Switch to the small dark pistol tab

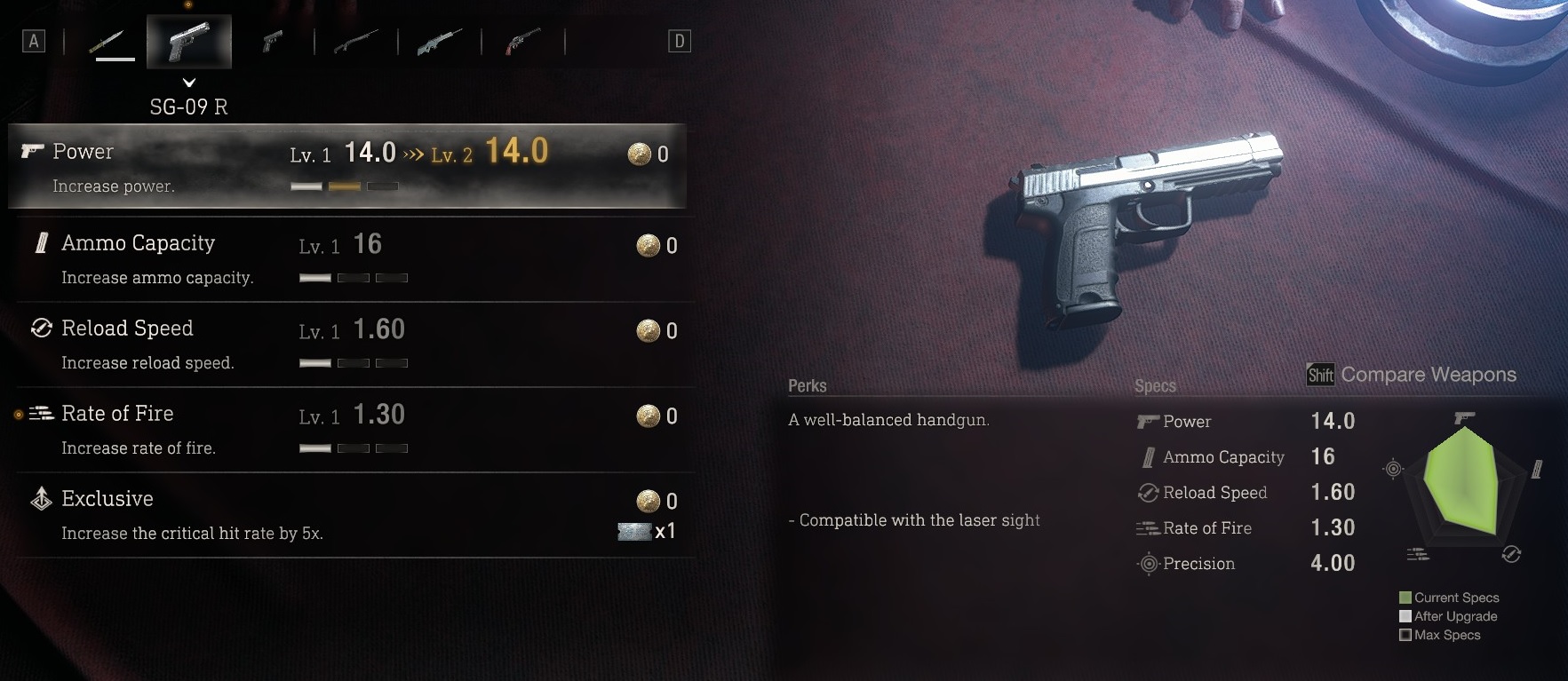click(273, 42)
